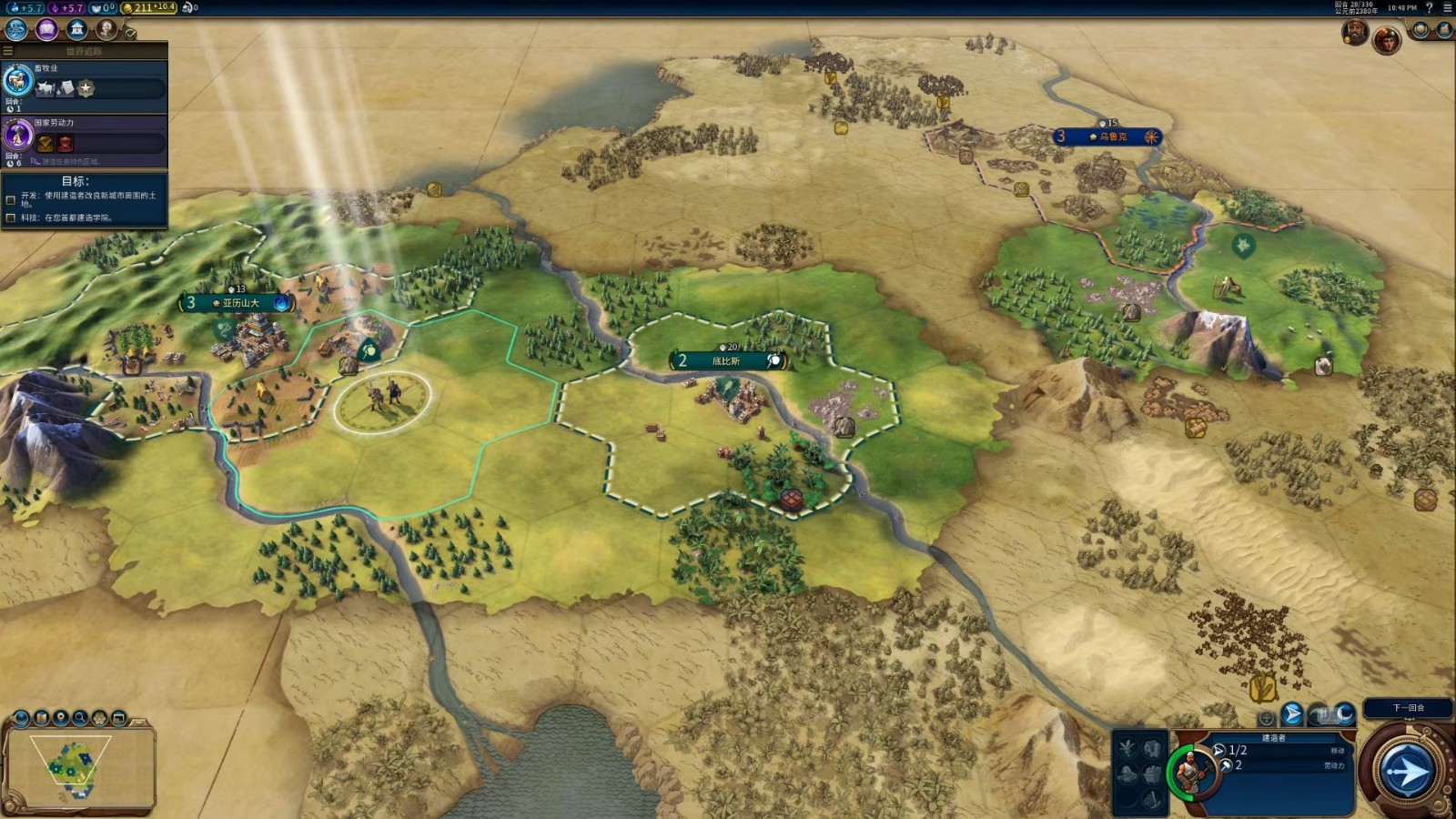Open the great people portrait icon
Image resolution: width=1456 pixels, height=819 pixels.
106,29
